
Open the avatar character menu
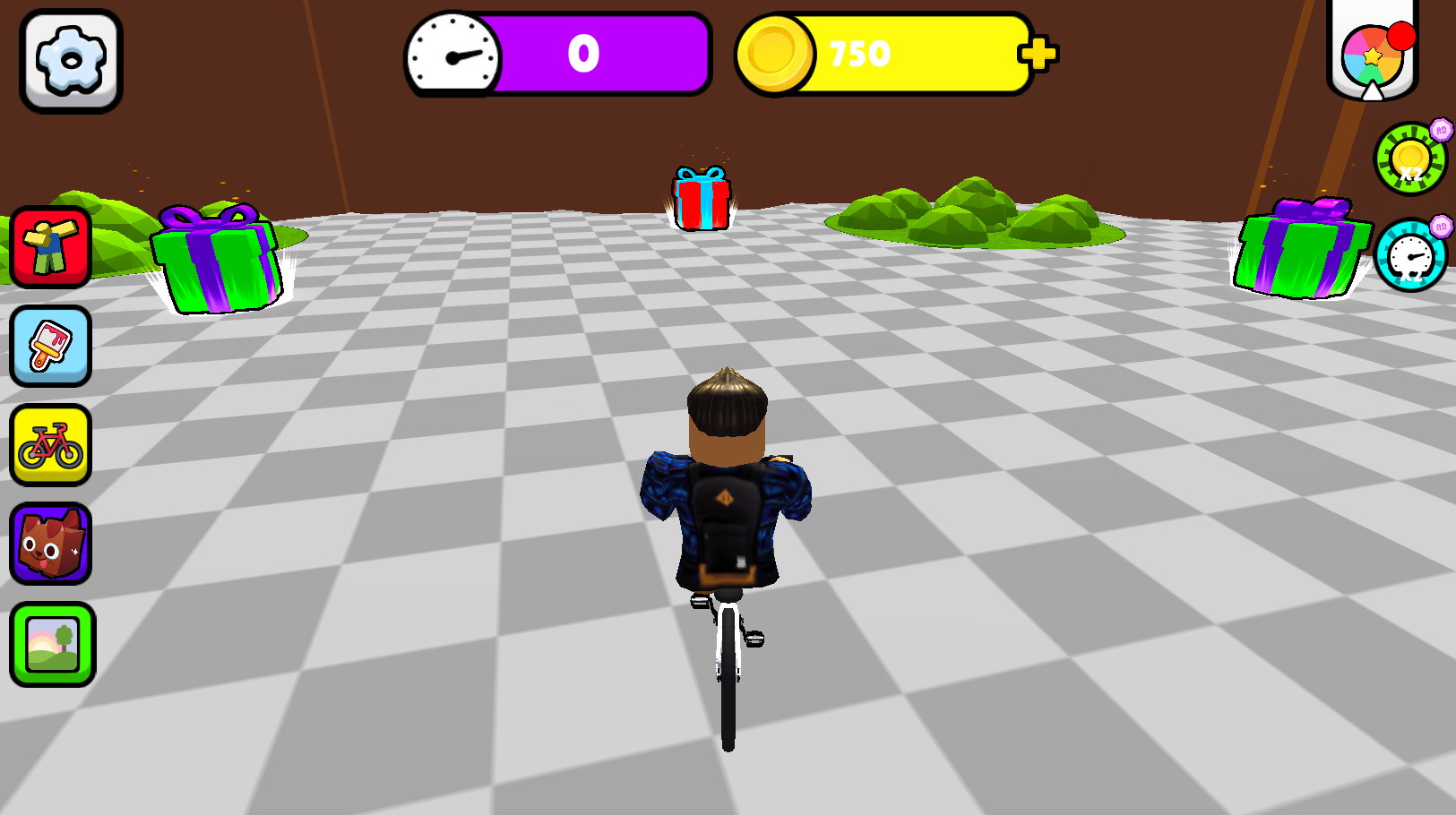pos(49,248)
